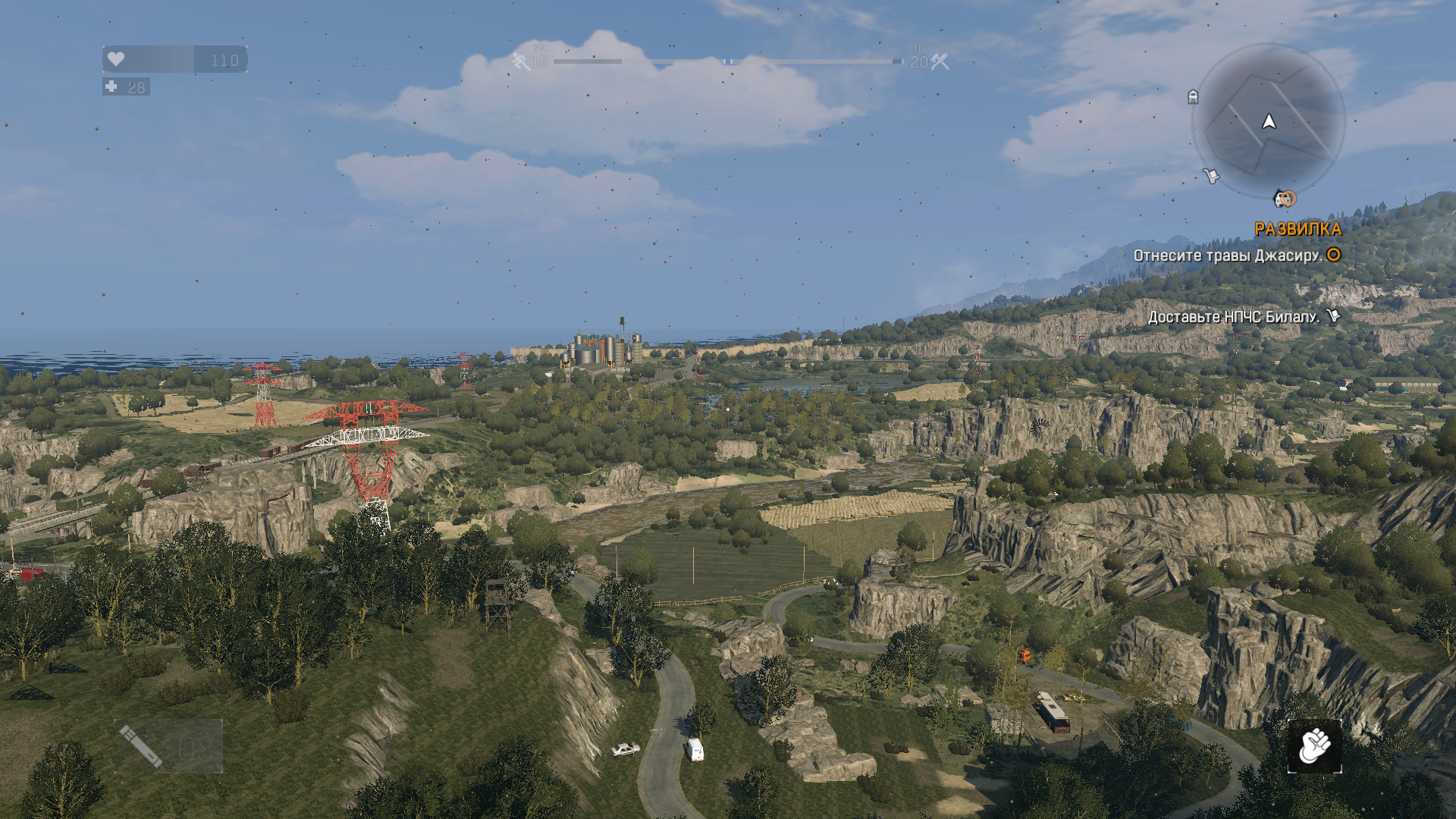Click the circular minimap
The width and height of the screenshot is (1456, 819).
point(1268,121)
